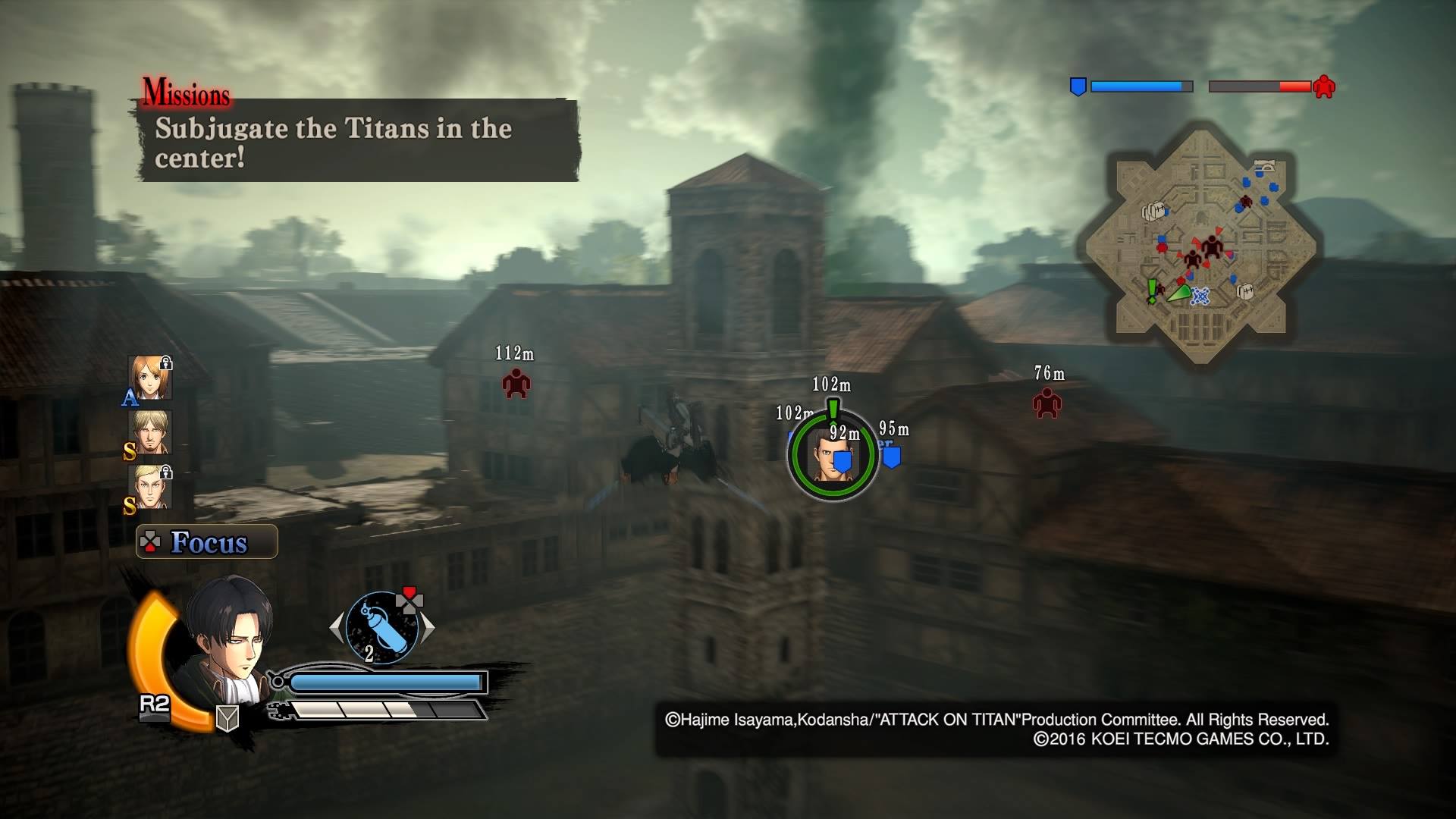Click the Focus command label

pos(207,542)
